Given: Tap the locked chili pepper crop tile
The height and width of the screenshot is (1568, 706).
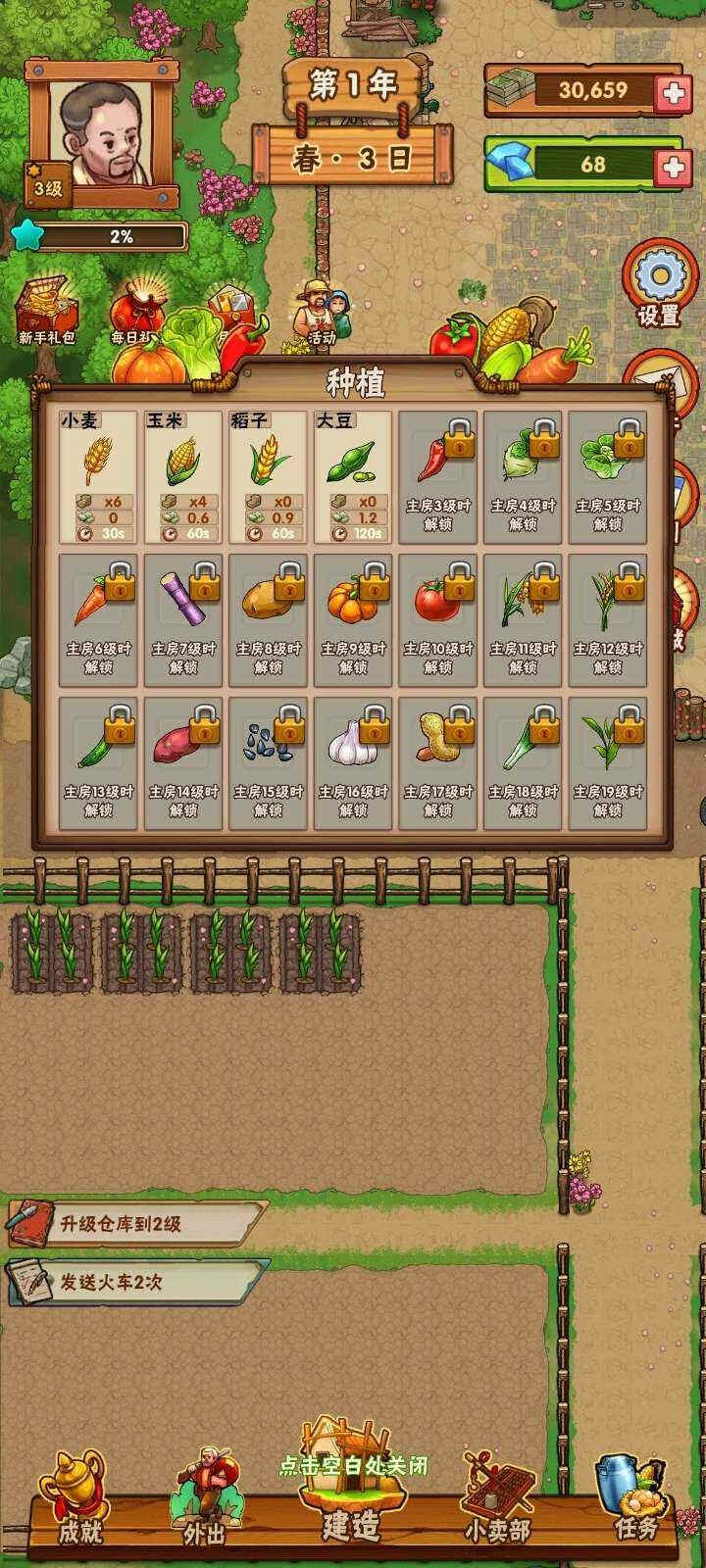Looking at the screenshot, I should [437, 477].
